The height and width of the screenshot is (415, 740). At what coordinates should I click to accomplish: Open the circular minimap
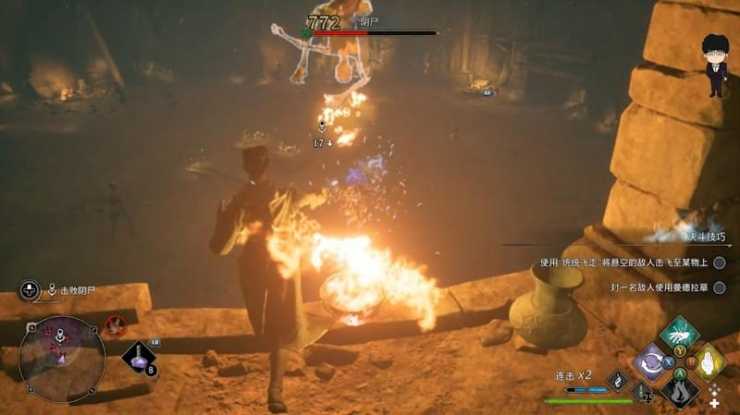[x=61, y=358]
